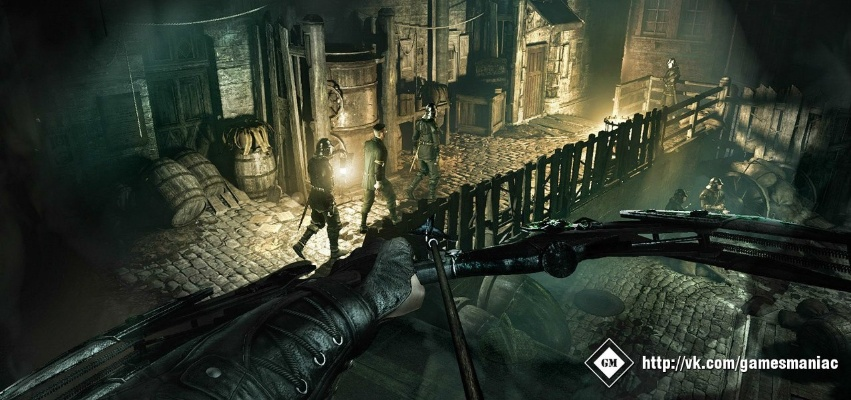
Task: Open the vk.com/gamesmaniac watermark link
Action: tap(739, 363)
